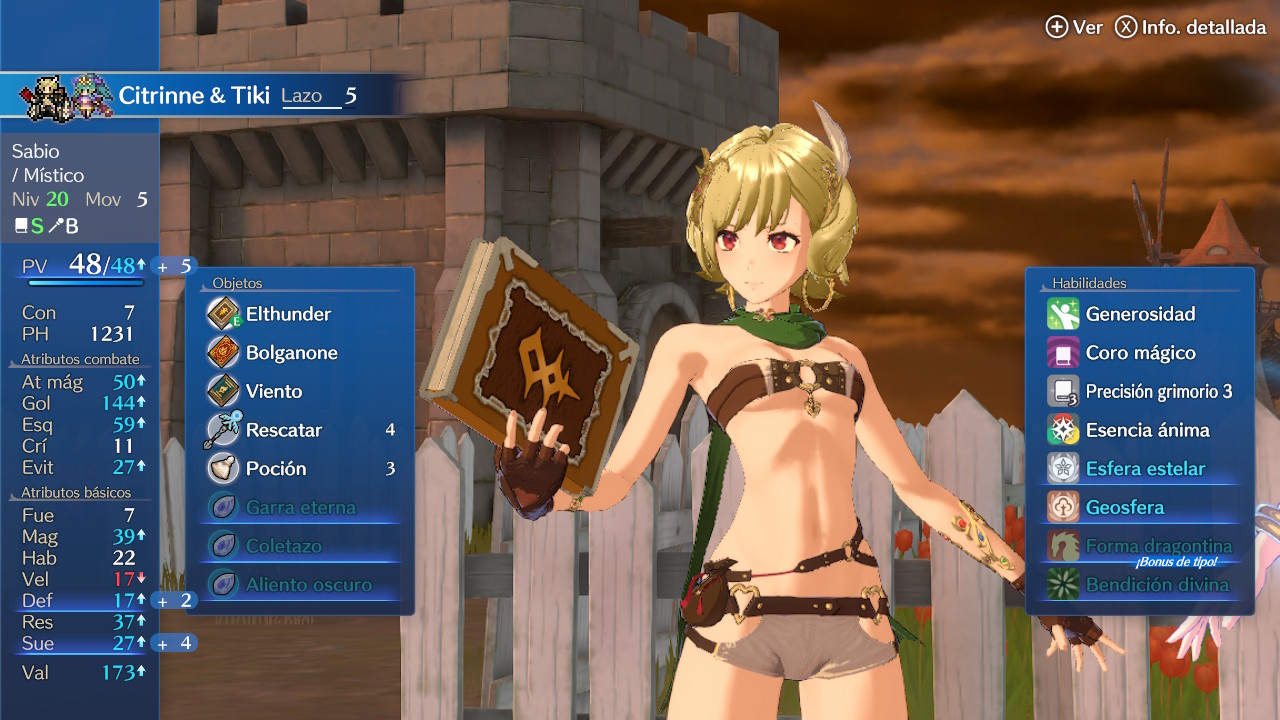Select the Elthunder tome in Objetos

pos(290,314)
